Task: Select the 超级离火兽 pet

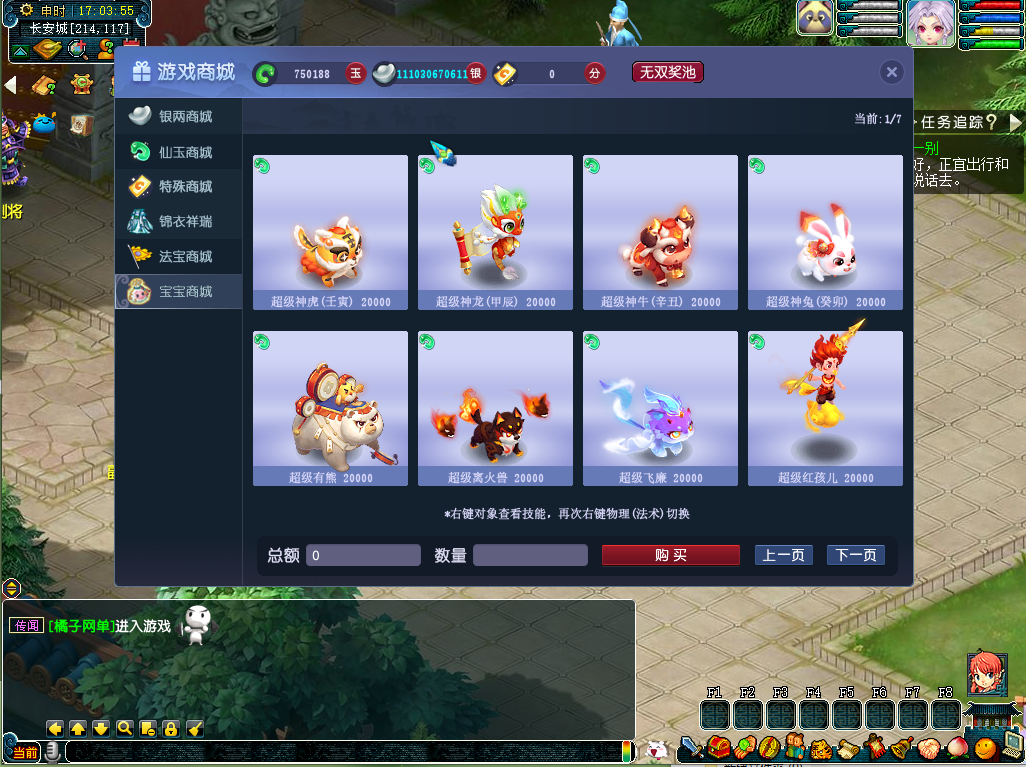Action: click(x=495, y=407)
